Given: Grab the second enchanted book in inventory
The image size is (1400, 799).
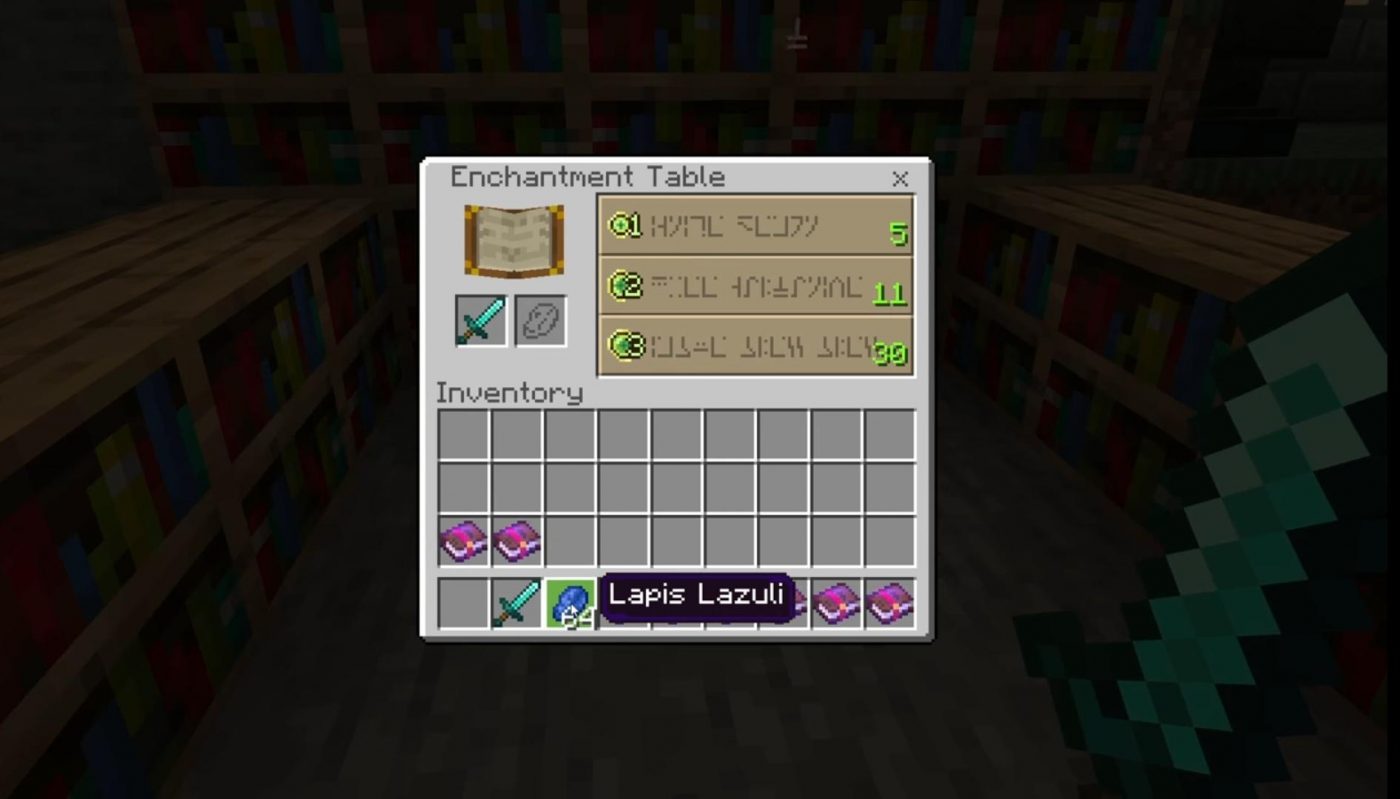Looking at the screenshot, I should point(515,541).
